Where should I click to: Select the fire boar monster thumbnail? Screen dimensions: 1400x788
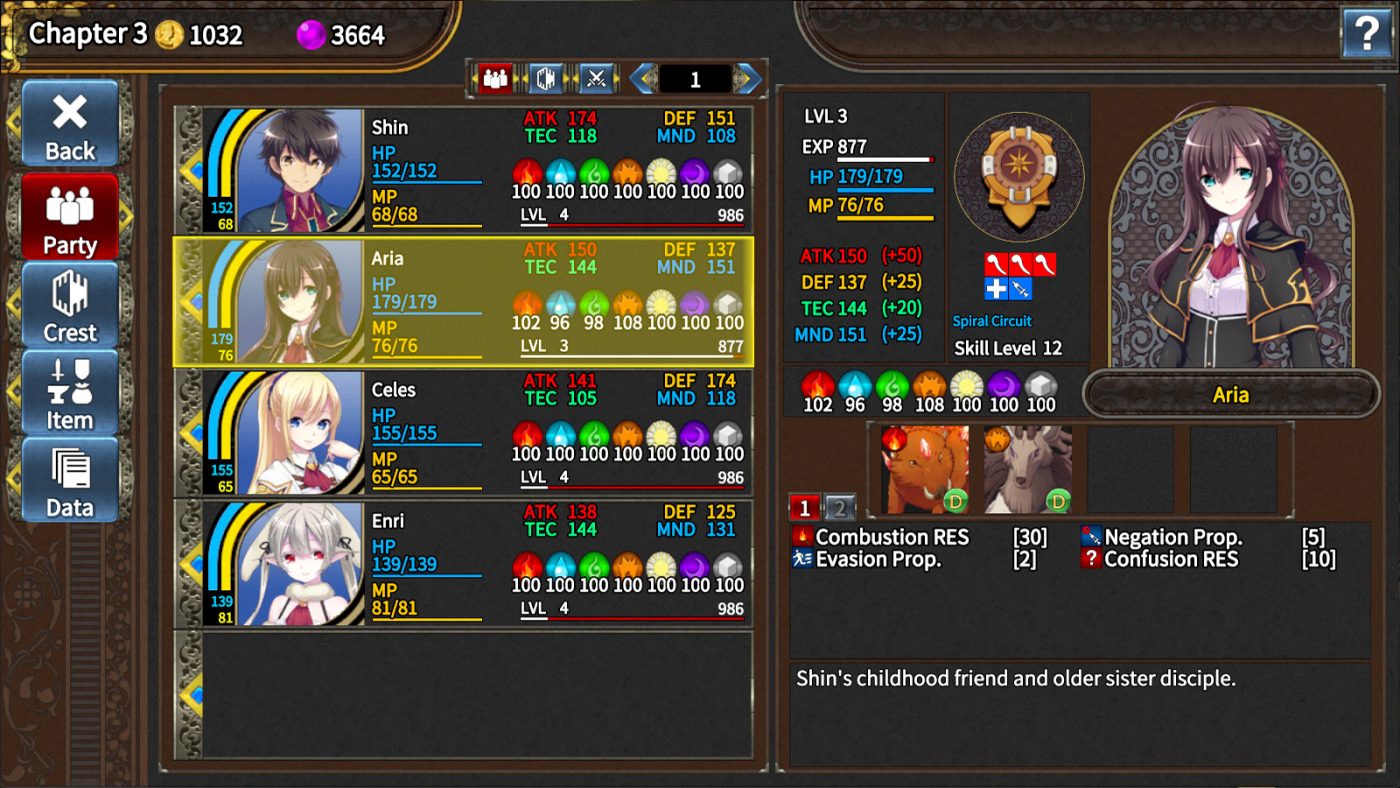click(924, 466)
